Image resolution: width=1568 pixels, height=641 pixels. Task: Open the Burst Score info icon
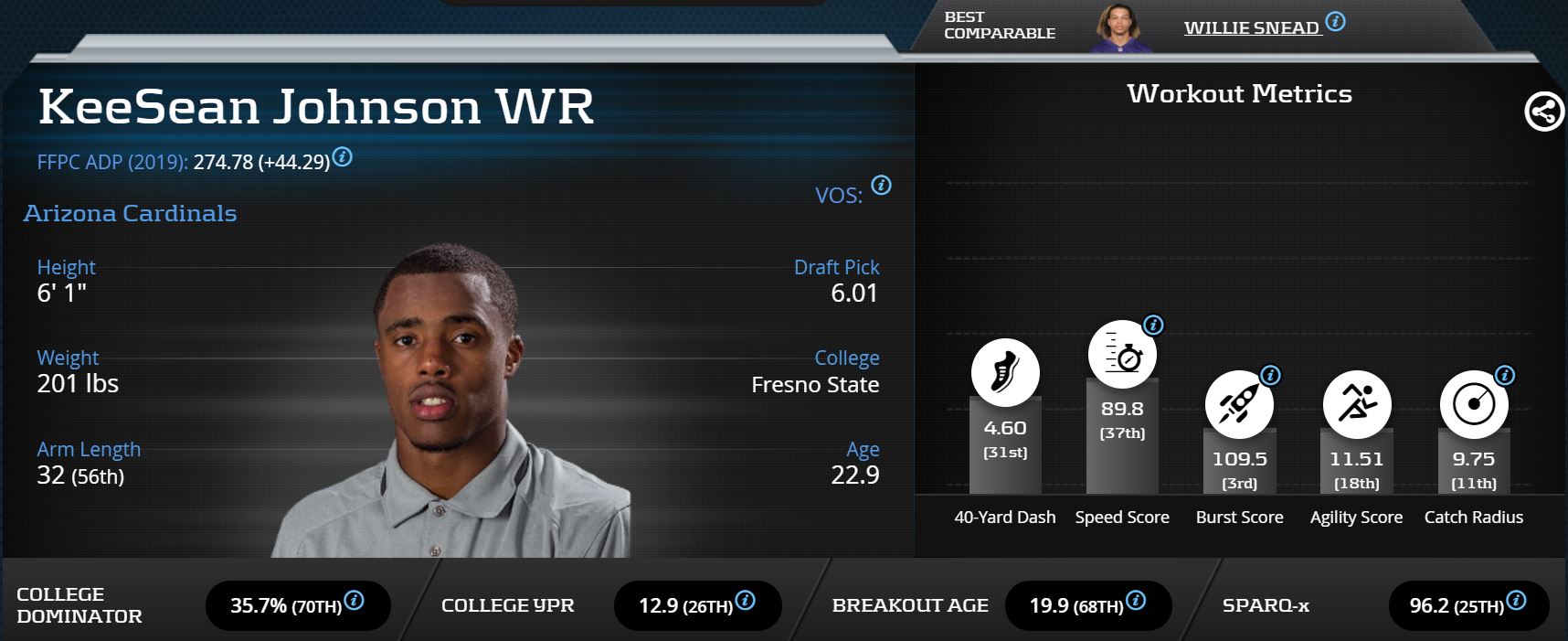[x=1270, y=375]
